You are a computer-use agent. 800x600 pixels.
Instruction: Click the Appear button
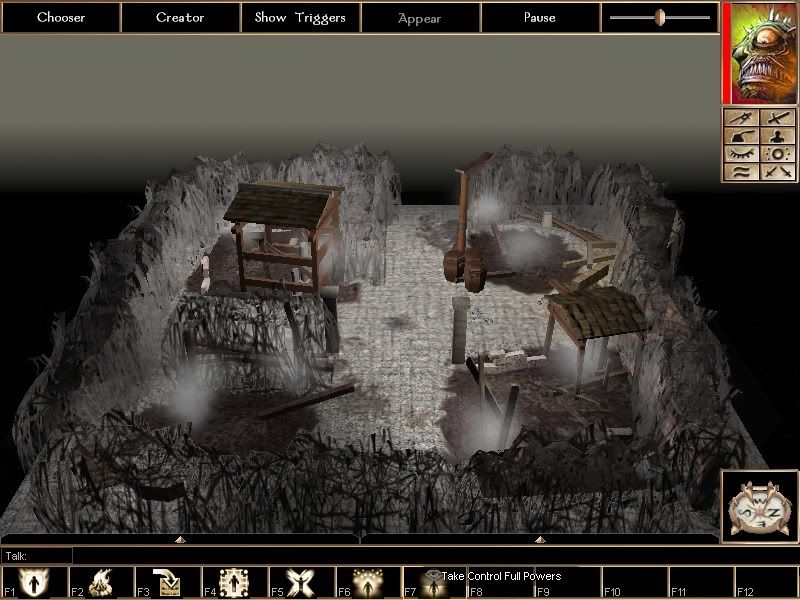420,17
